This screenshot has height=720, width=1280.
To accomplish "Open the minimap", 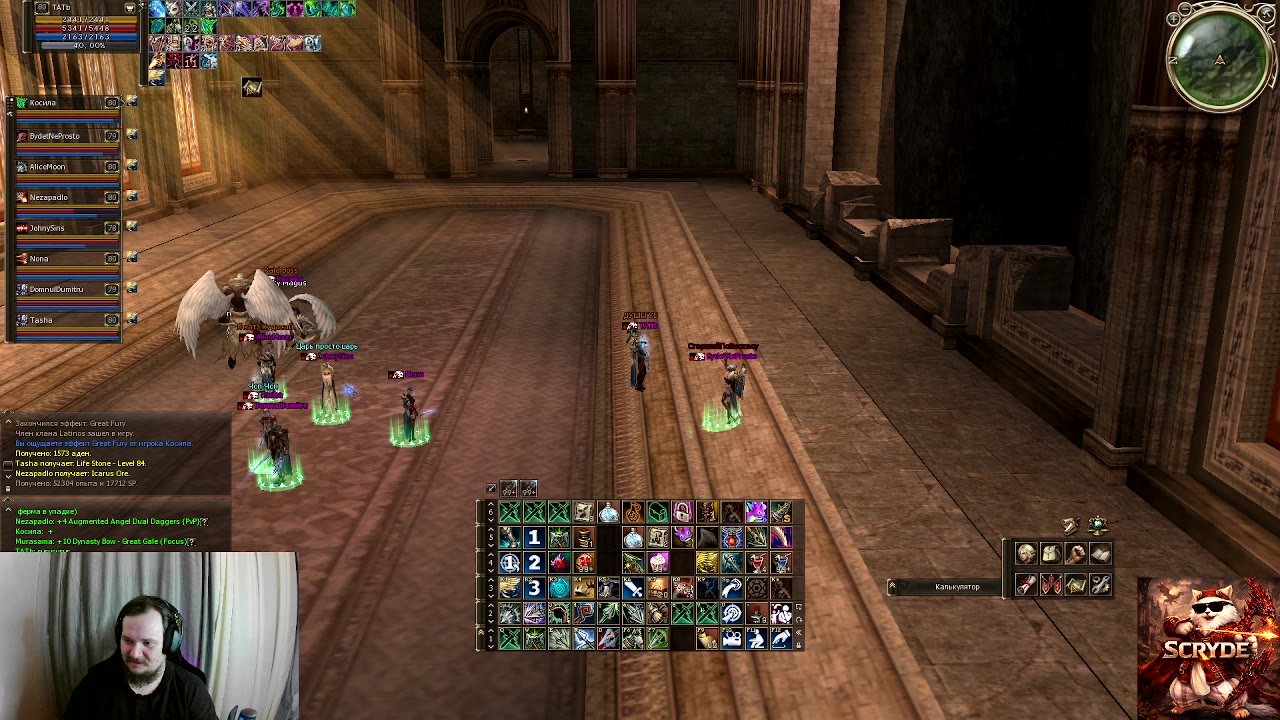I will pyautogui.click(x=1219, y=60).
